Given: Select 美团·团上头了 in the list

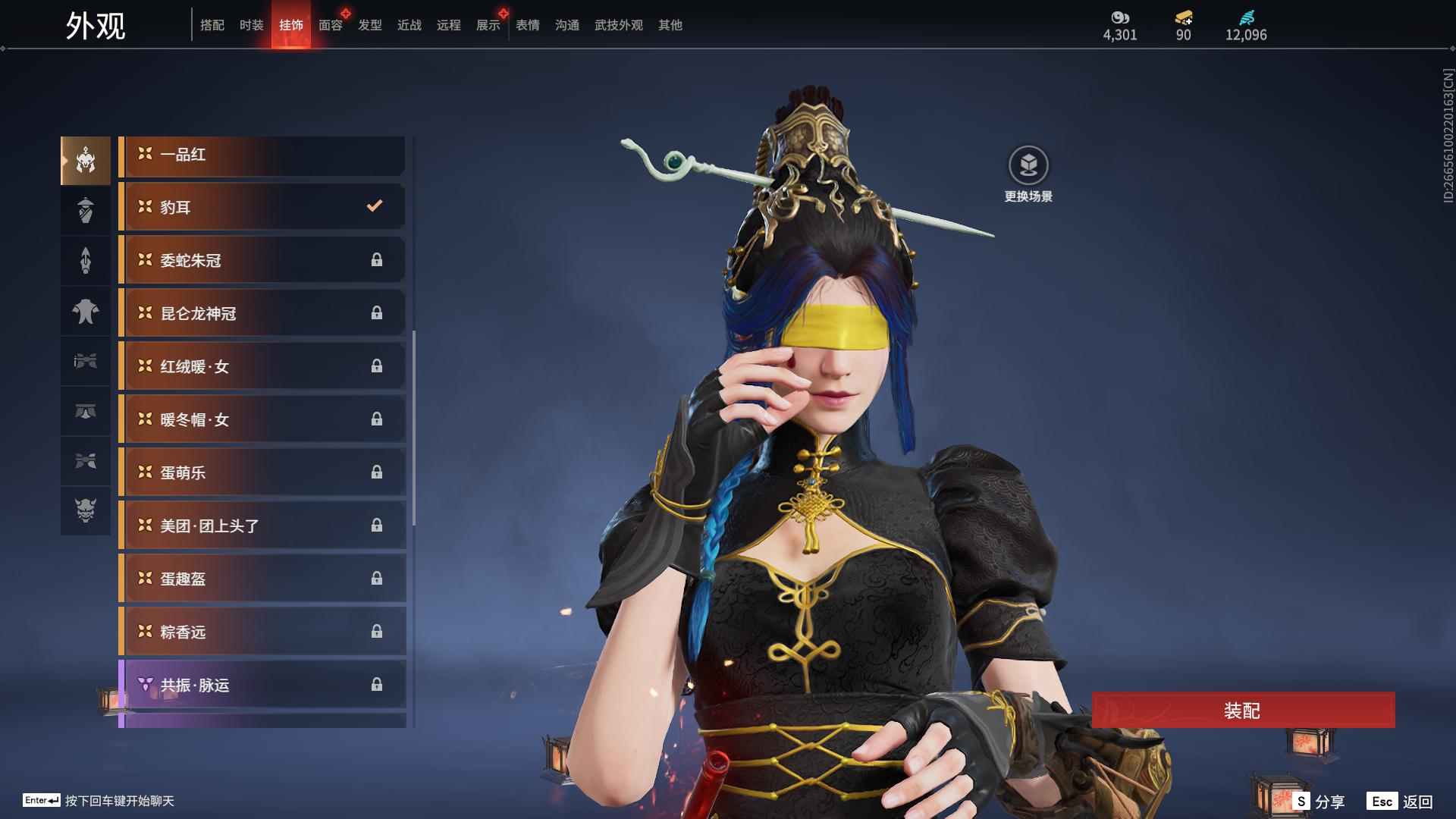Looking at the screenshot, I should [x=262, y=526].
